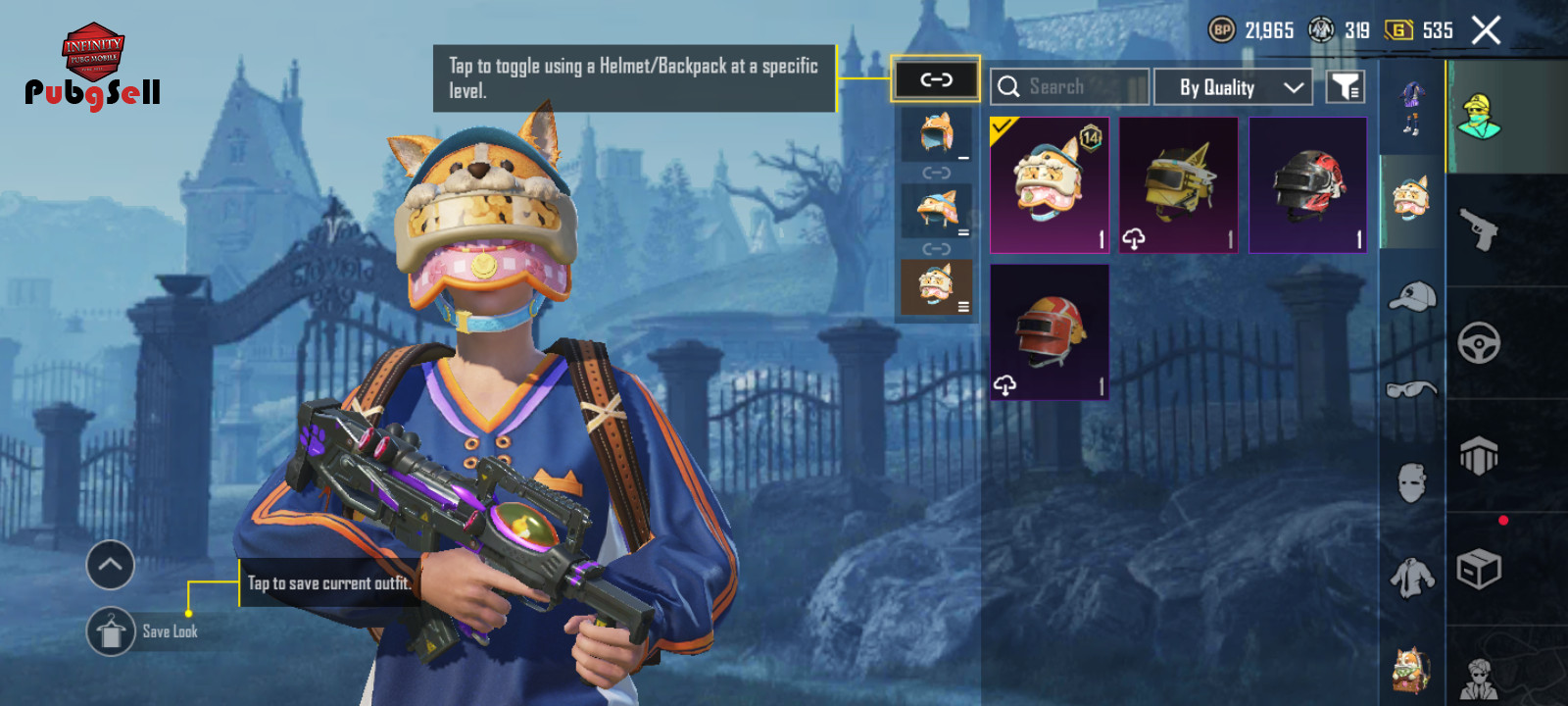1568x706 pixels.
Task: Pick the orange helmet skin
Action: (x=1050, y=332)
